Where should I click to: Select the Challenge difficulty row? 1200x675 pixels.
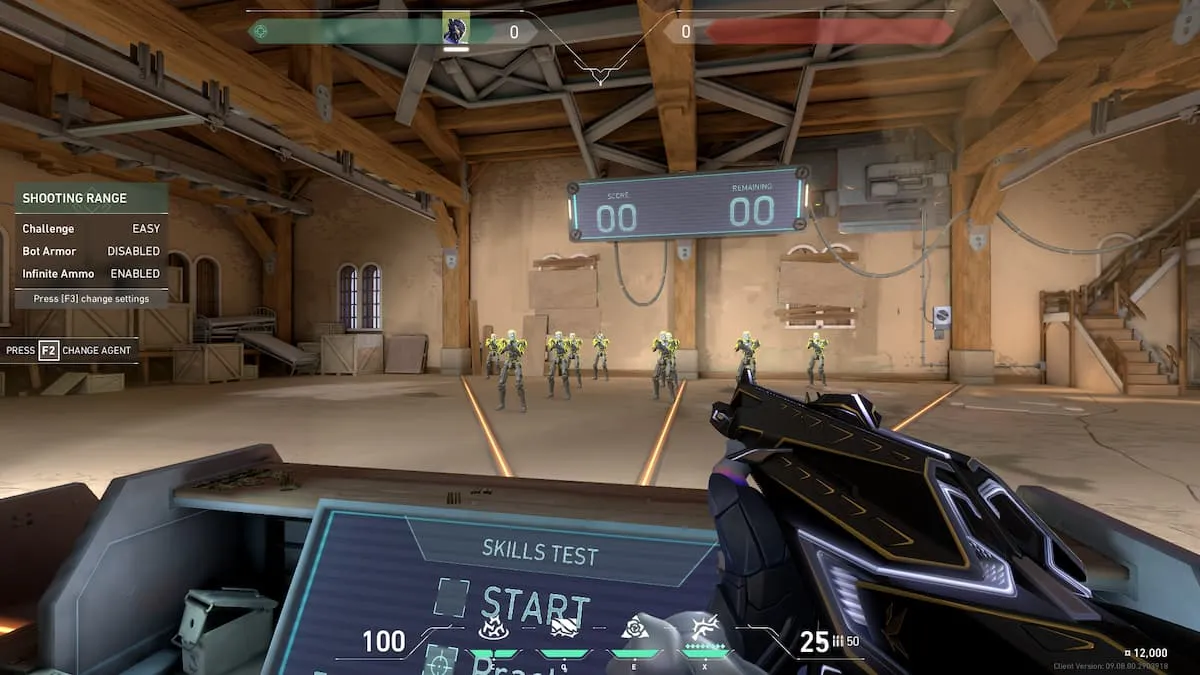coord(91,229)
